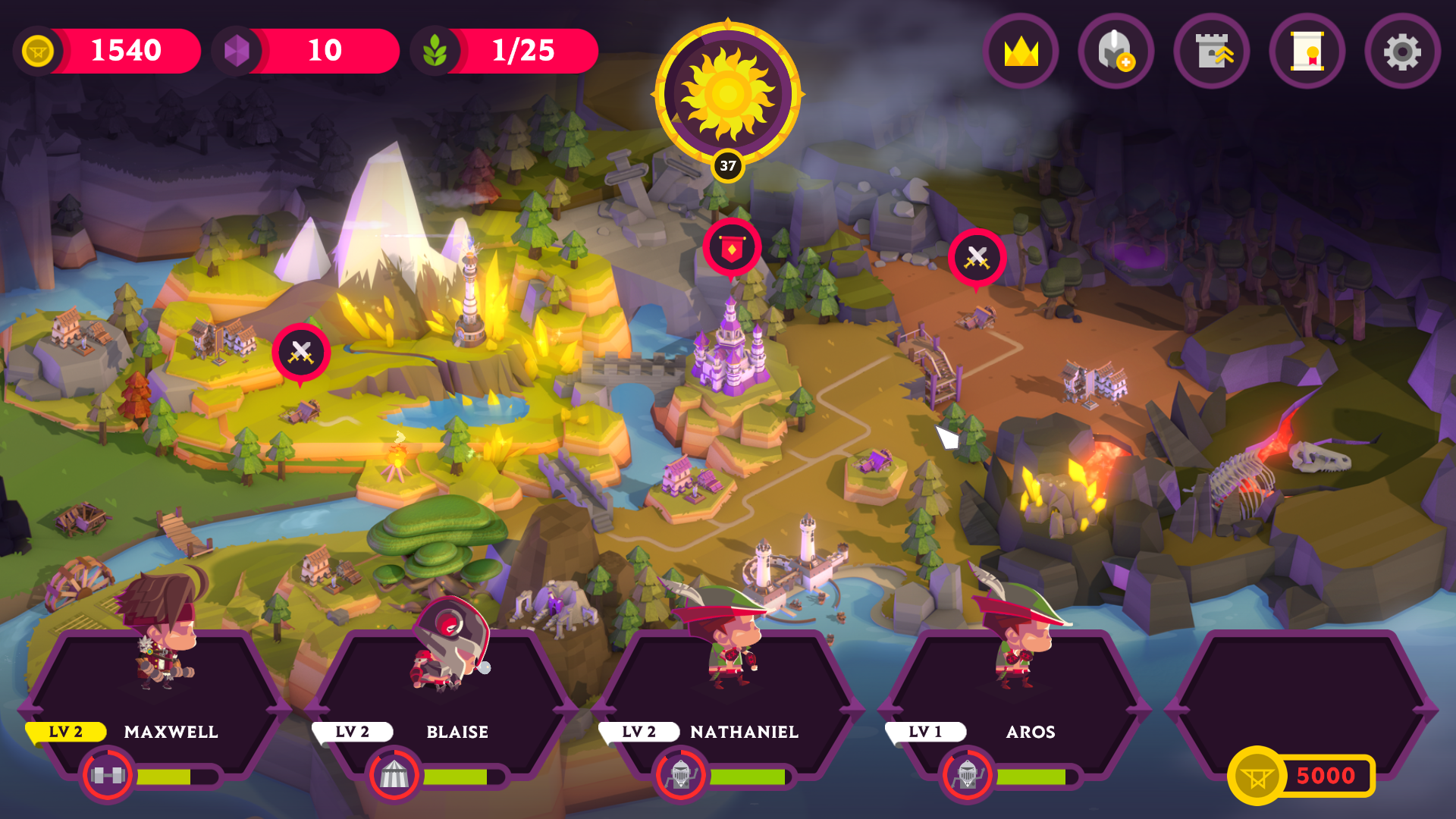The image size is (1456, 819).
Task: Click the sun day cycle button
Action: click(727, 94)
